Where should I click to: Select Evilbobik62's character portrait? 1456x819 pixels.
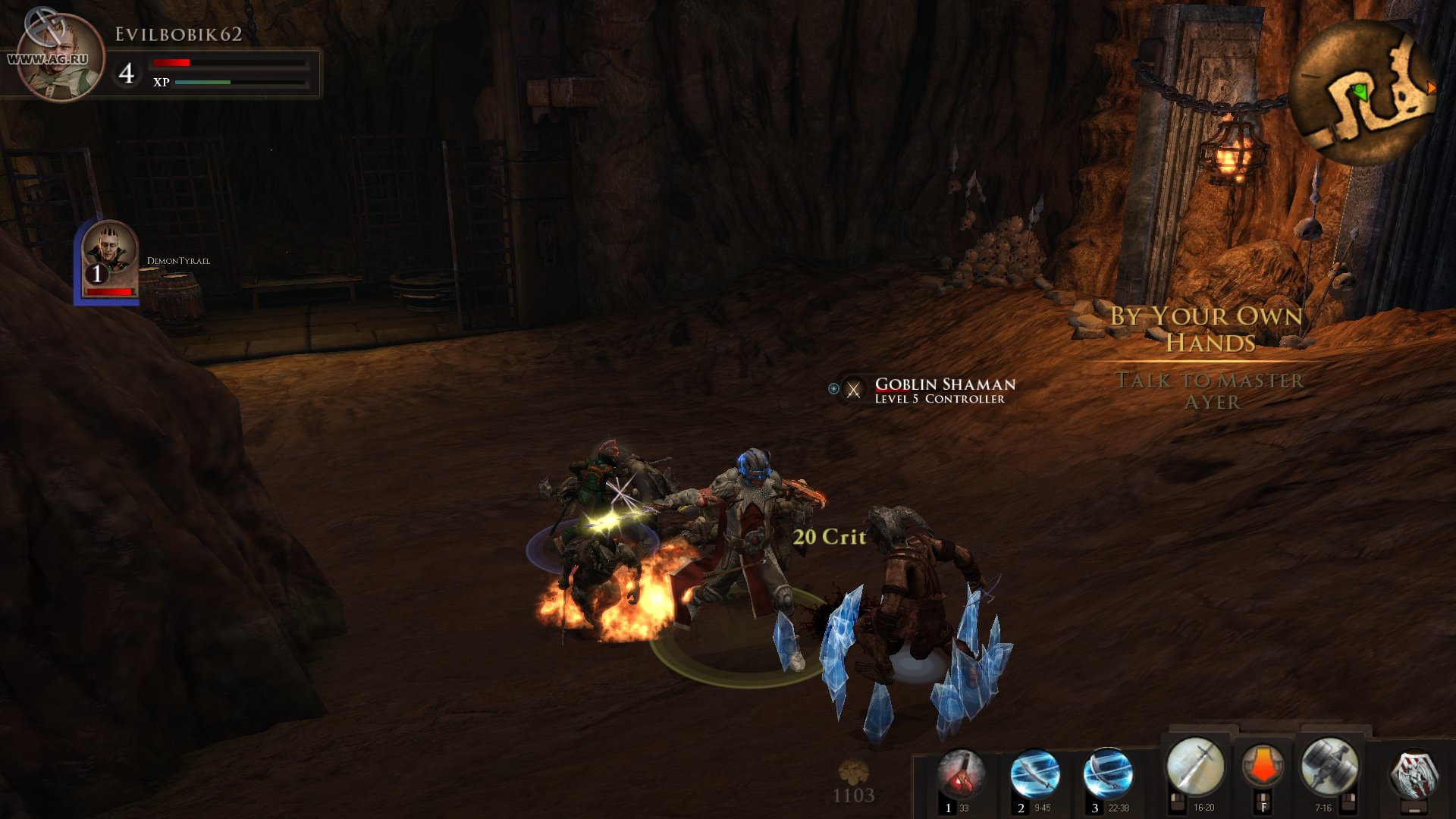[59, 57]
